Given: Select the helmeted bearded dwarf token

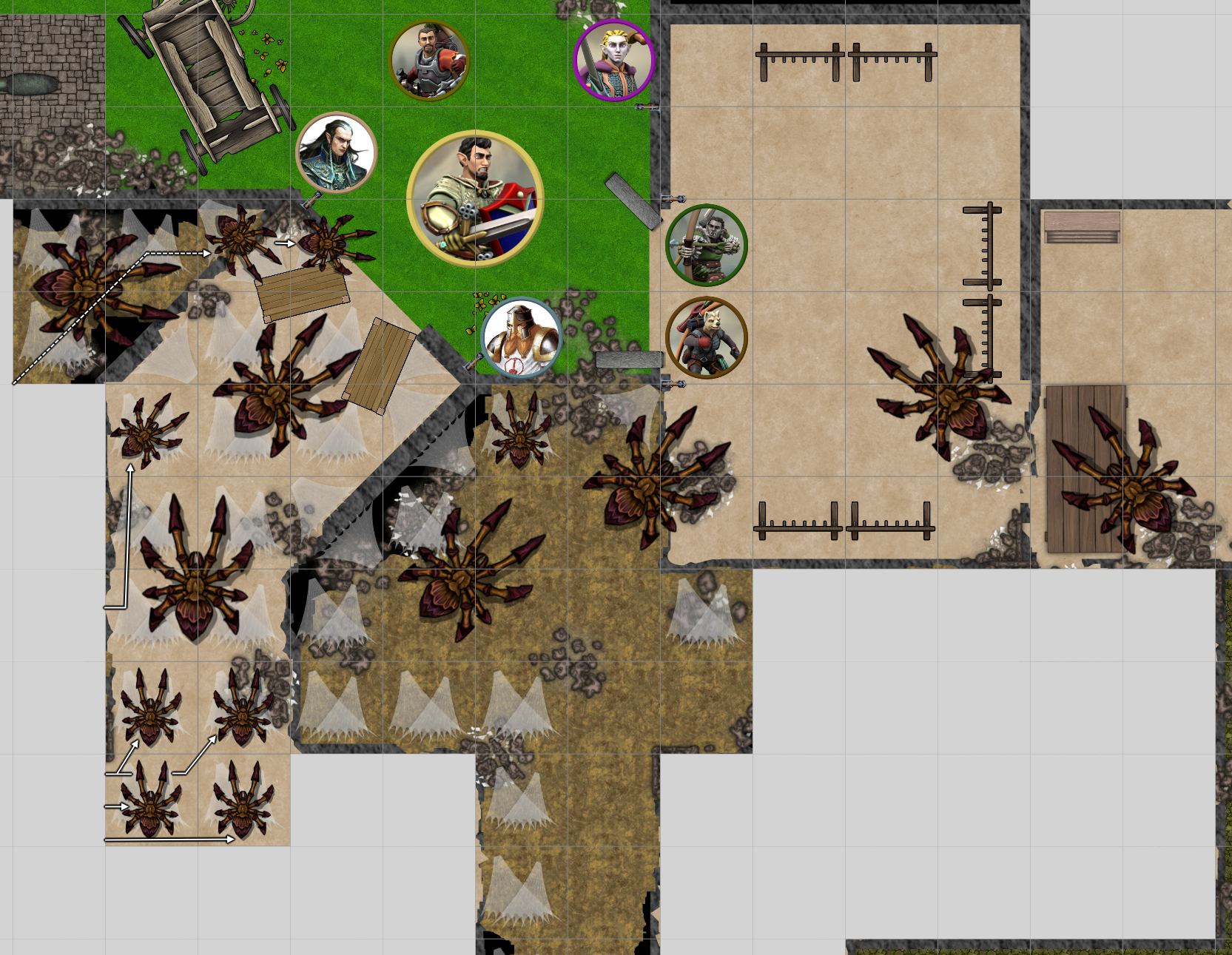Looking at the screenshot, I should (522, 337).
